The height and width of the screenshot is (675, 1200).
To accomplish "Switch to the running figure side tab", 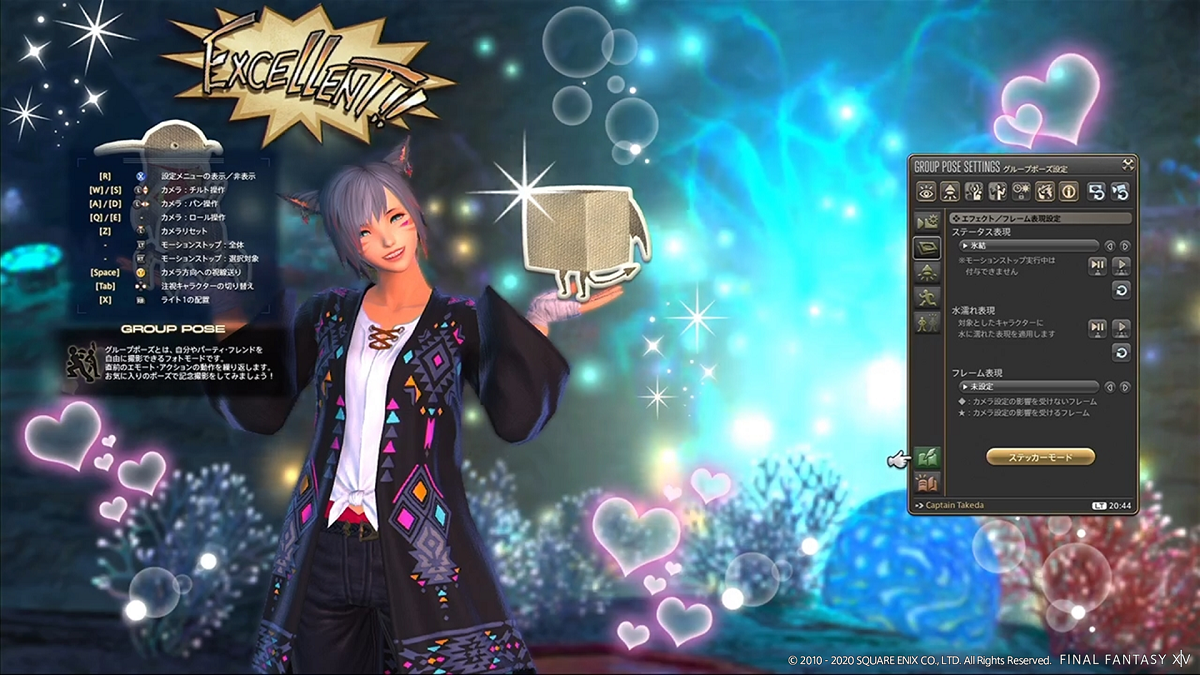I will [926, 297].
